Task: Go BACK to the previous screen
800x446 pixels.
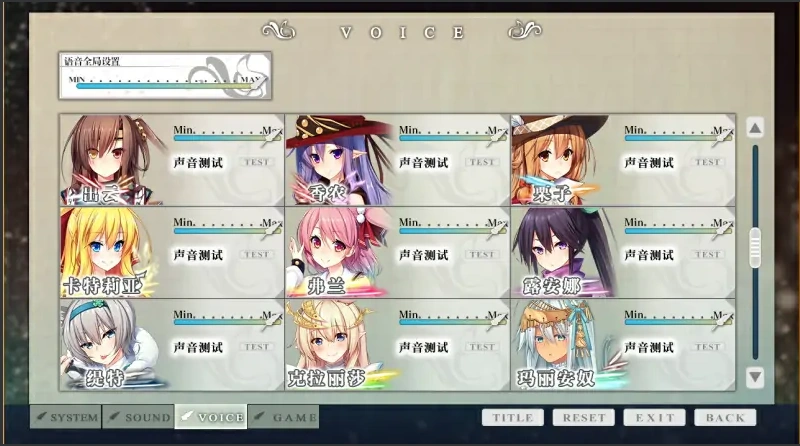Action: click(725, 417)
